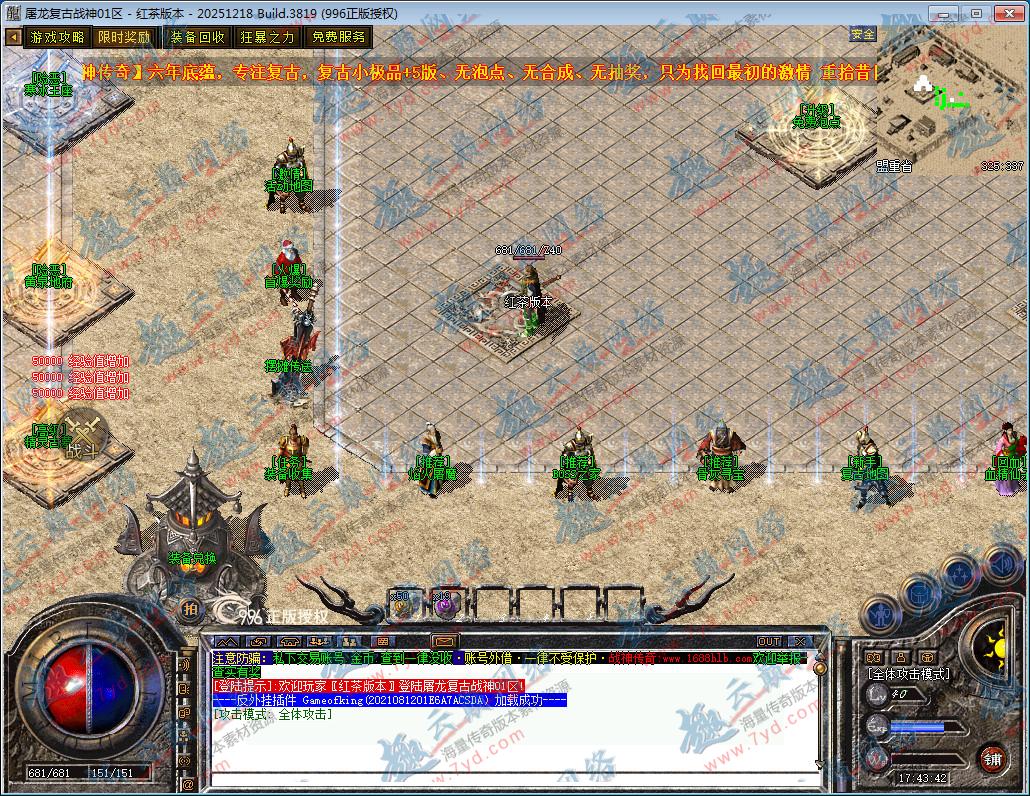Open the 铺 shop red button

(x=991, y=758)
